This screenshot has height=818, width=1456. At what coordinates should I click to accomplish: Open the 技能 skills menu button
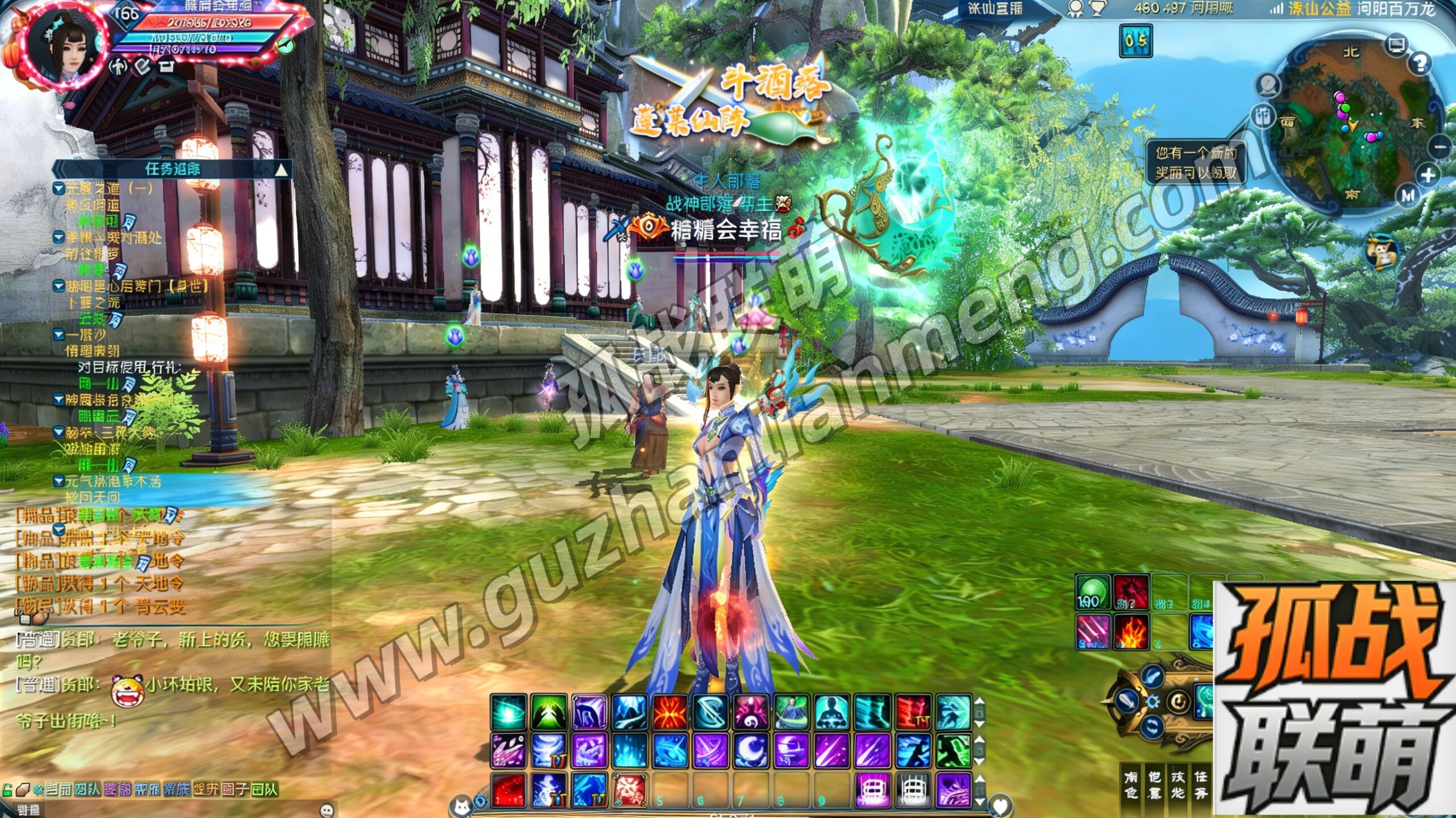[1177, 784]
